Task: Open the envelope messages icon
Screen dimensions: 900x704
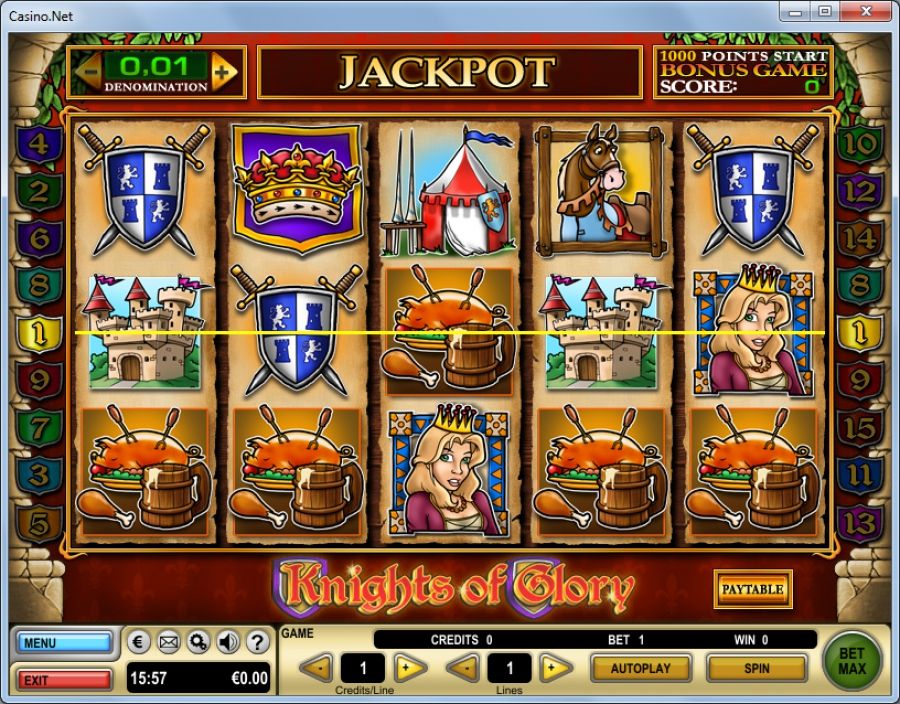Action: [169, 642]
